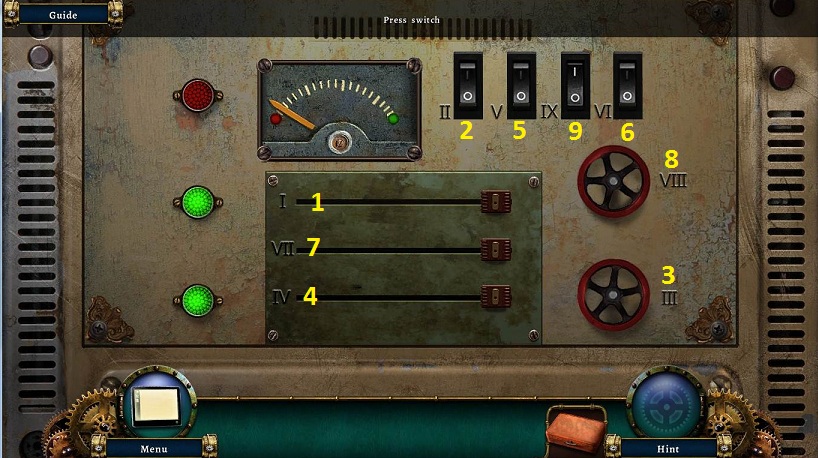Open the Guide button
The width and height of the screenshot is (818, 458).
pyautogui.click(x=62, y=14)
